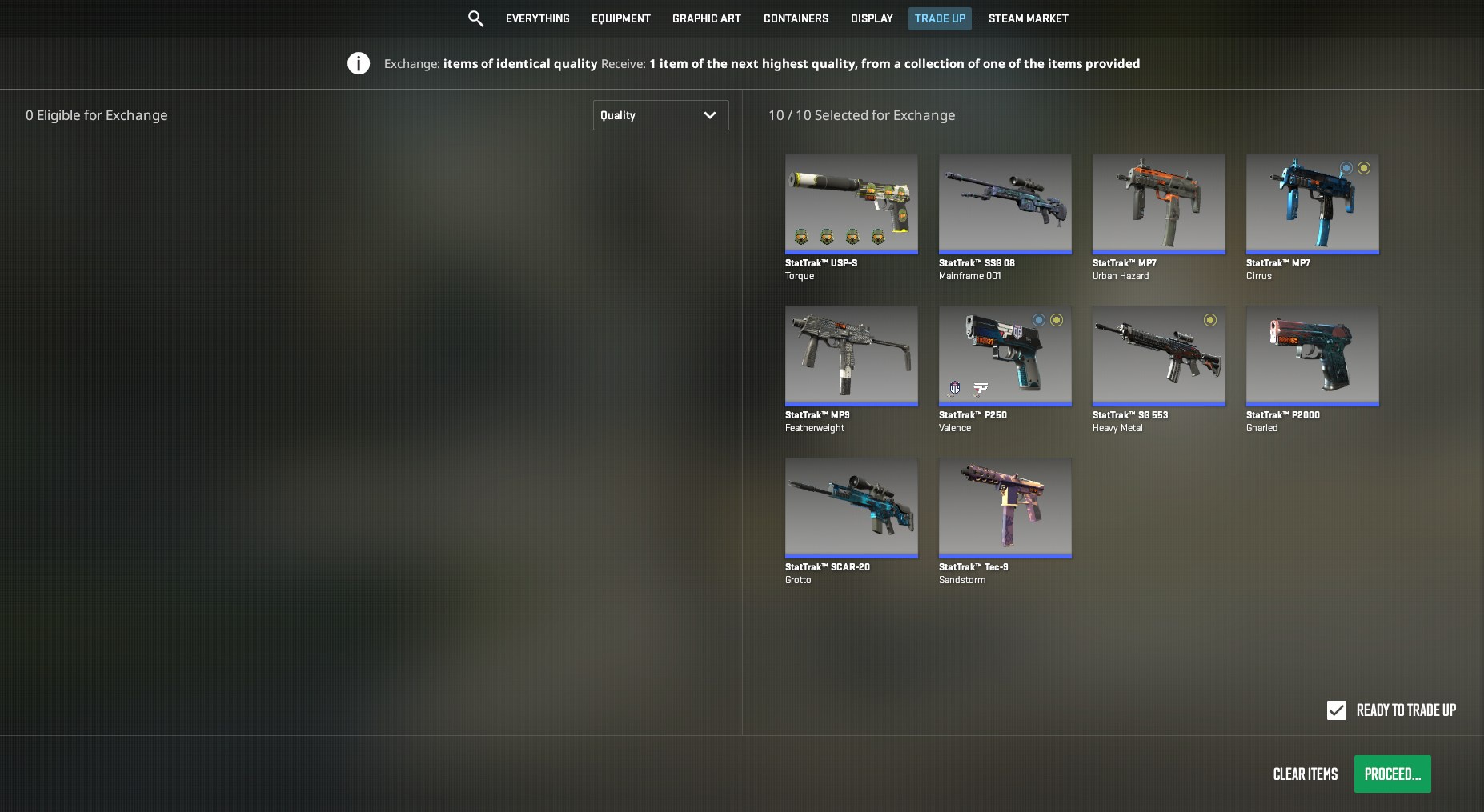
Task: Open the Equipment tab
Action: pyautogui.click(x=620, y=18)
